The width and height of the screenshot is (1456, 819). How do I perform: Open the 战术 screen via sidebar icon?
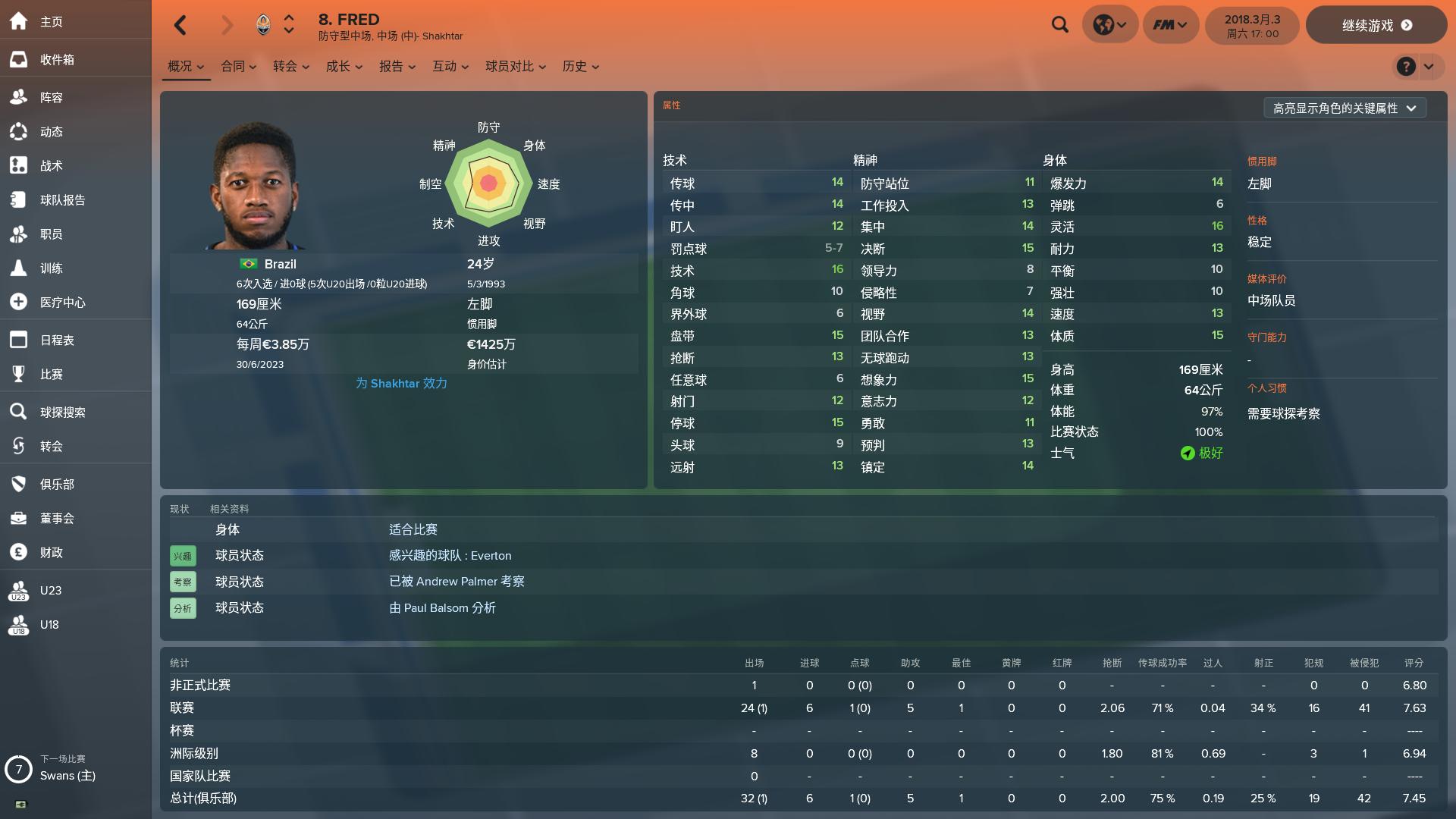[x=49, y=165]
